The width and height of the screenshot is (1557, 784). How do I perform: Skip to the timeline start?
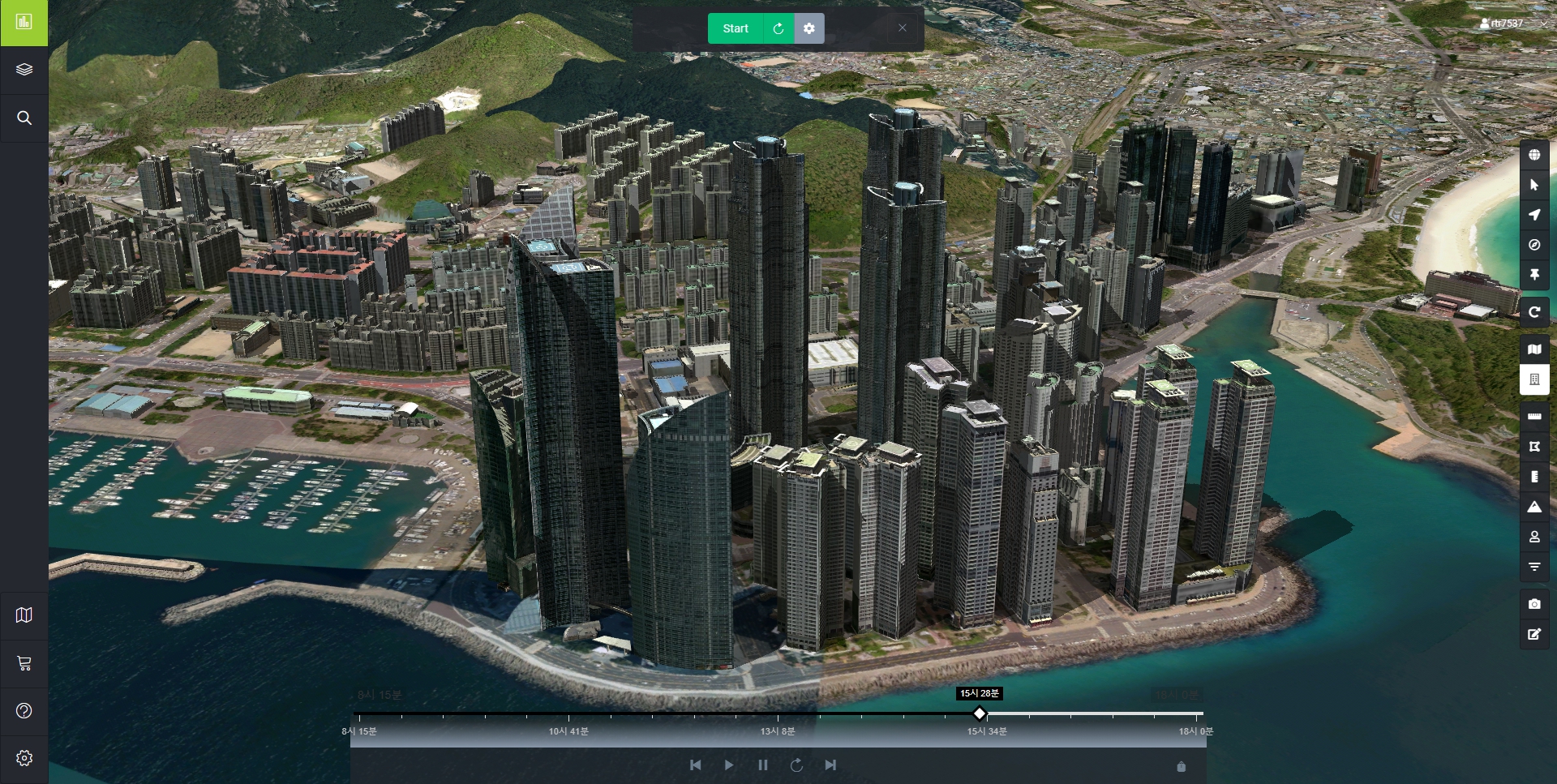(x=695, y=765)
